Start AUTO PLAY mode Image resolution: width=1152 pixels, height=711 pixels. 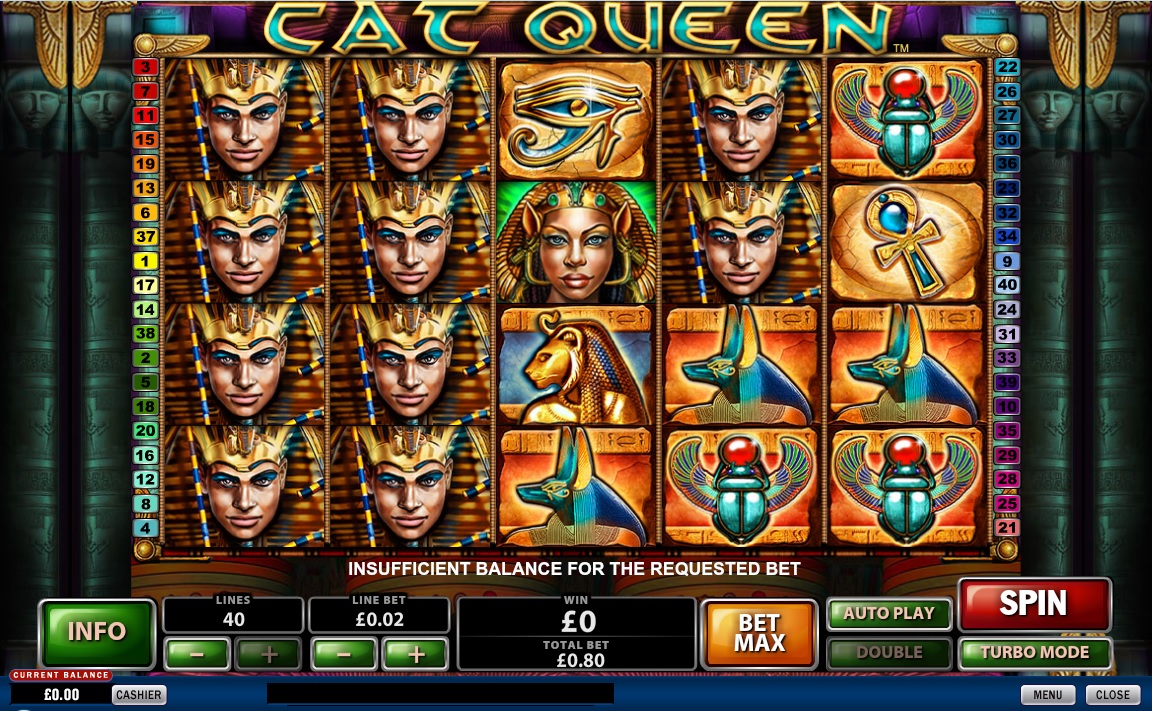coord(889,614)
